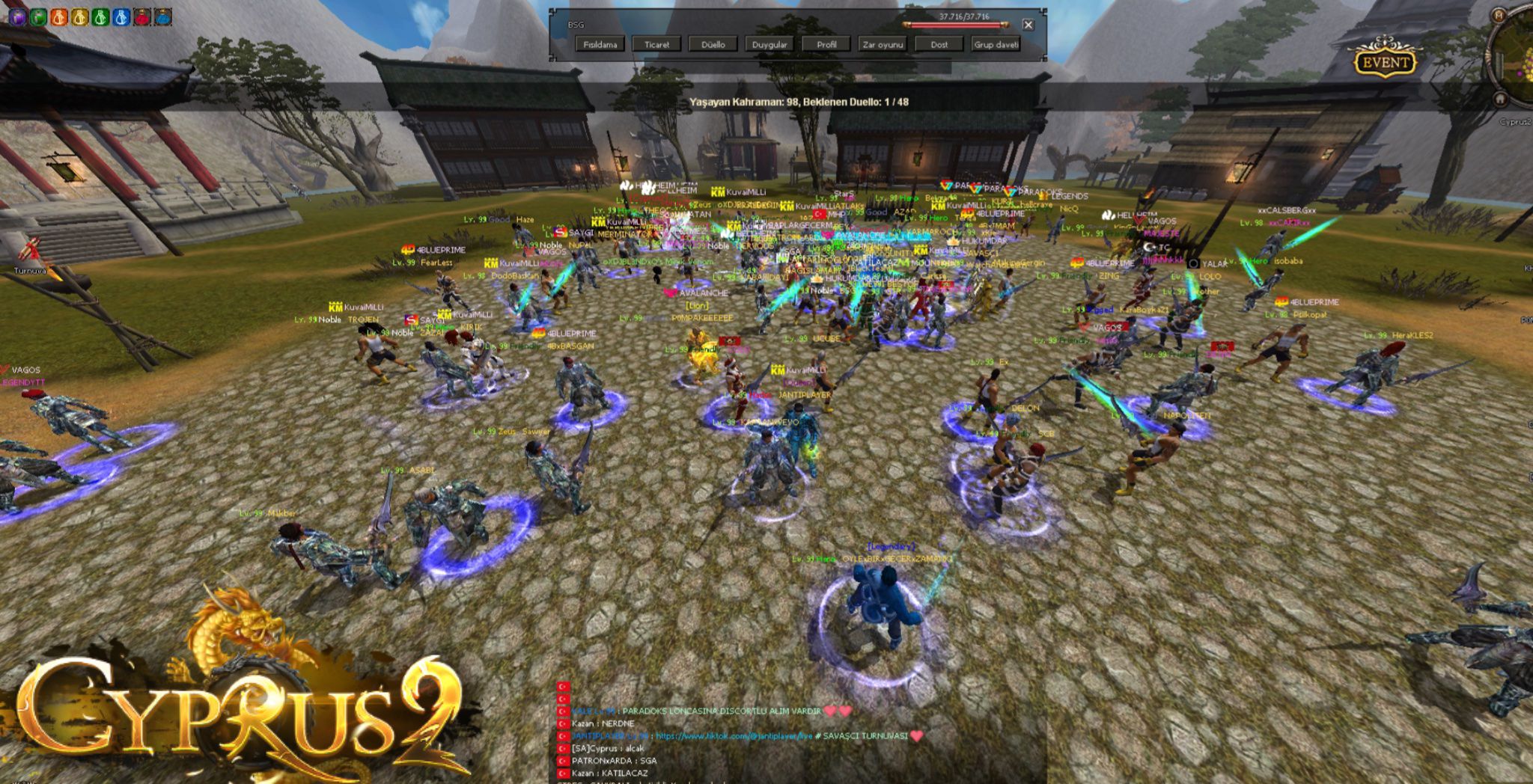Start a trade with the Ticaret button

[x=656, y=44]
